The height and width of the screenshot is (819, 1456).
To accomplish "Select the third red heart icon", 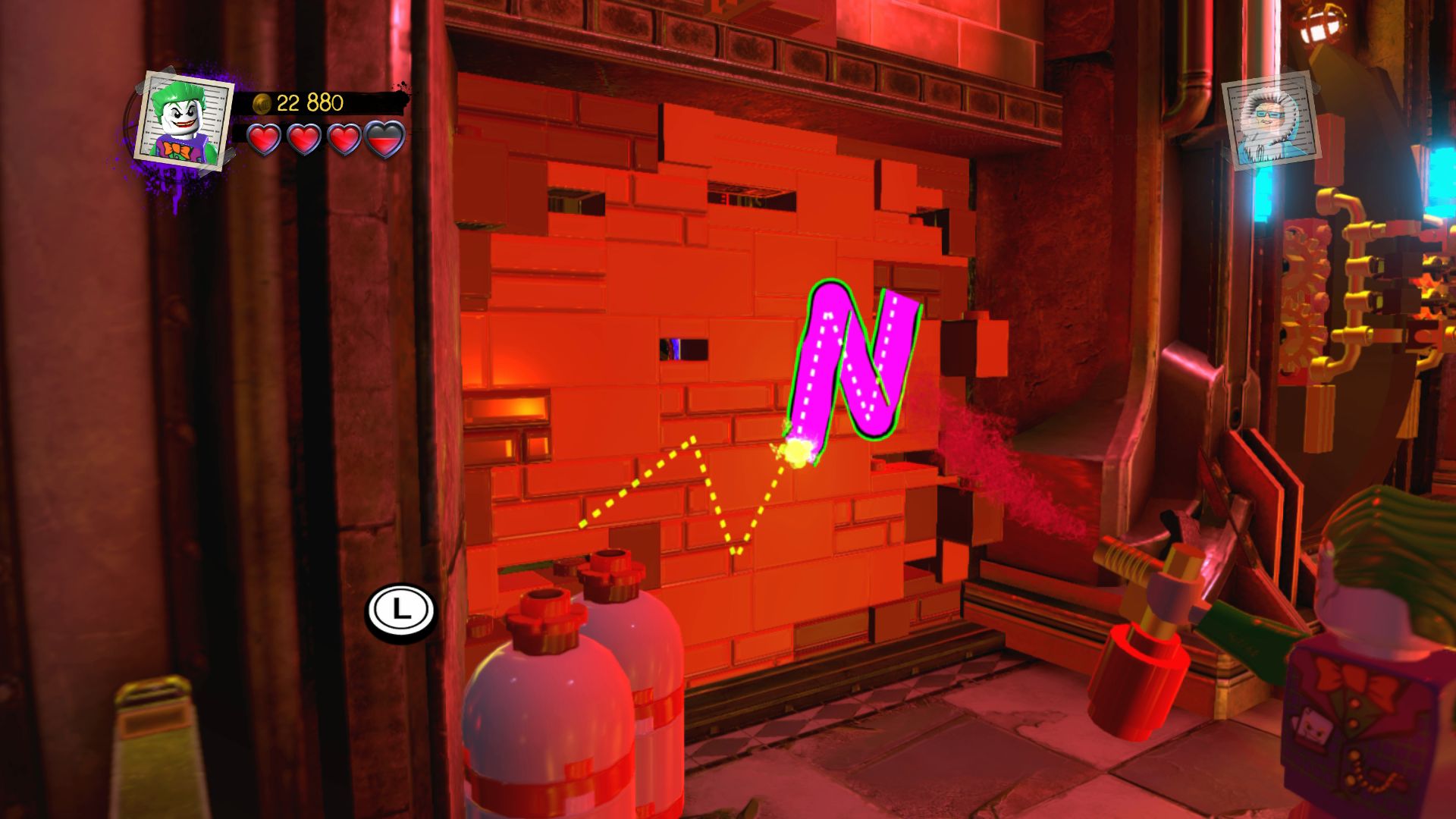I will pos(345,140).
